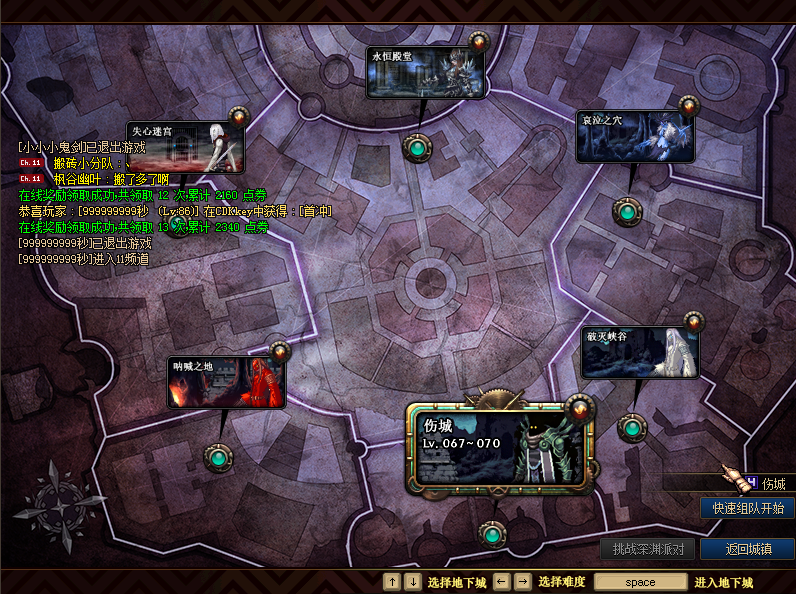
Task: Click the teal map node under 寂灭峡谷
Action: coord(631,428)
